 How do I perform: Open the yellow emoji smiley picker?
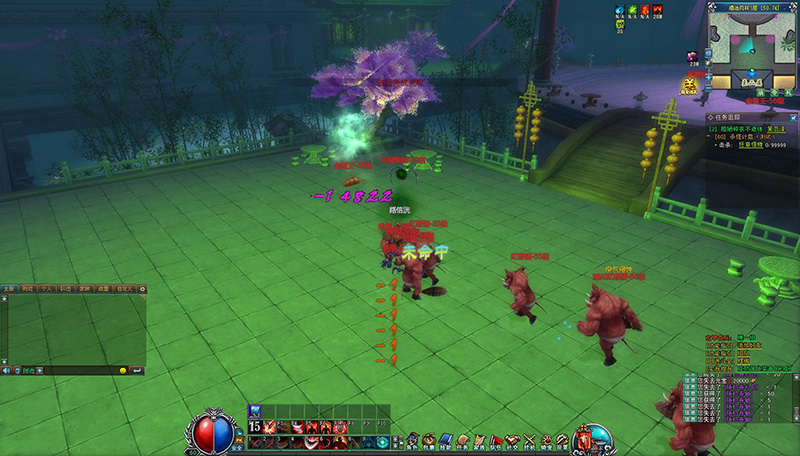click(x=124, y=371)
